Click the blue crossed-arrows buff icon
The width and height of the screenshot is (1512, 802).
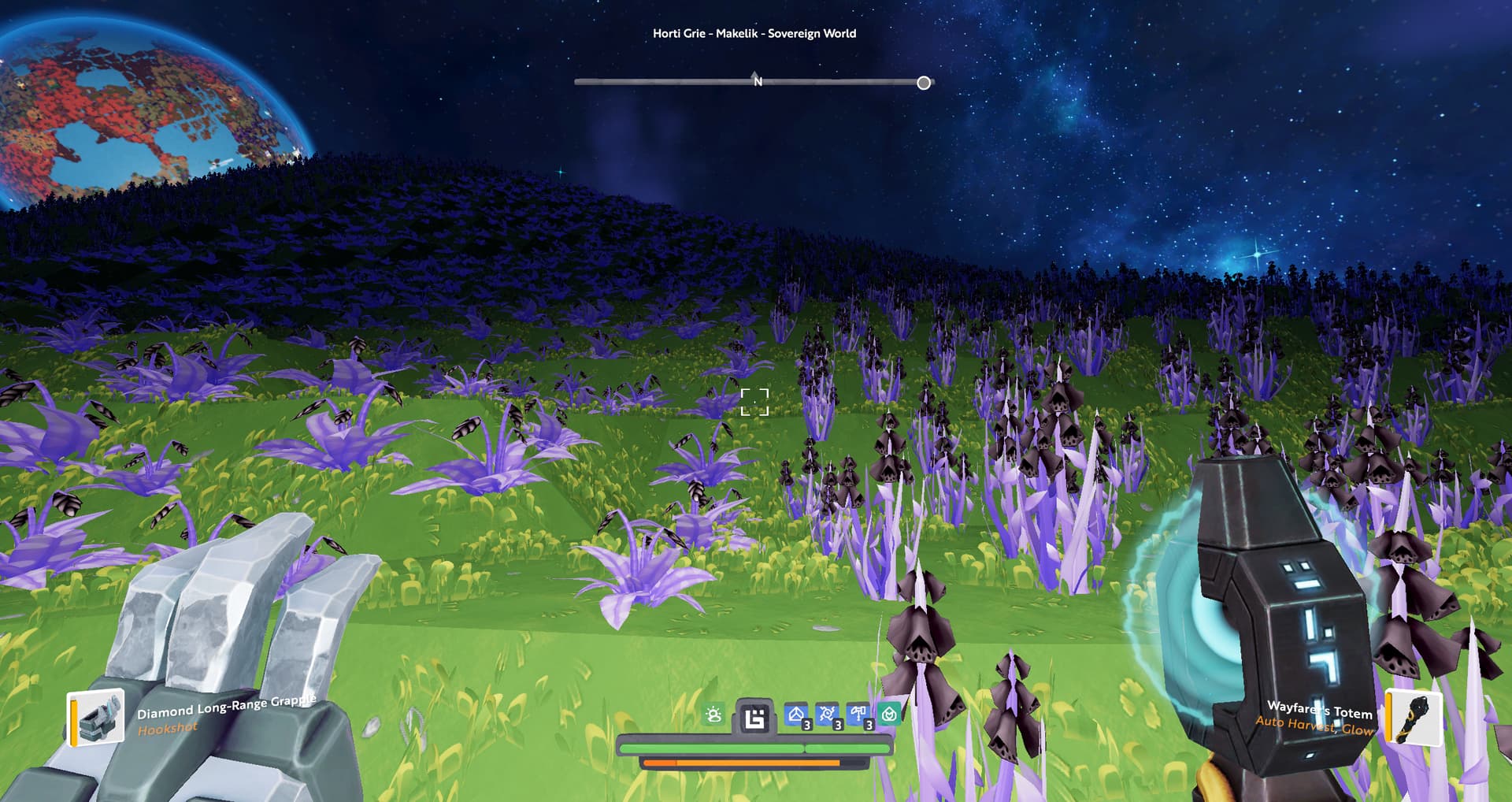(x=827, y=715)
